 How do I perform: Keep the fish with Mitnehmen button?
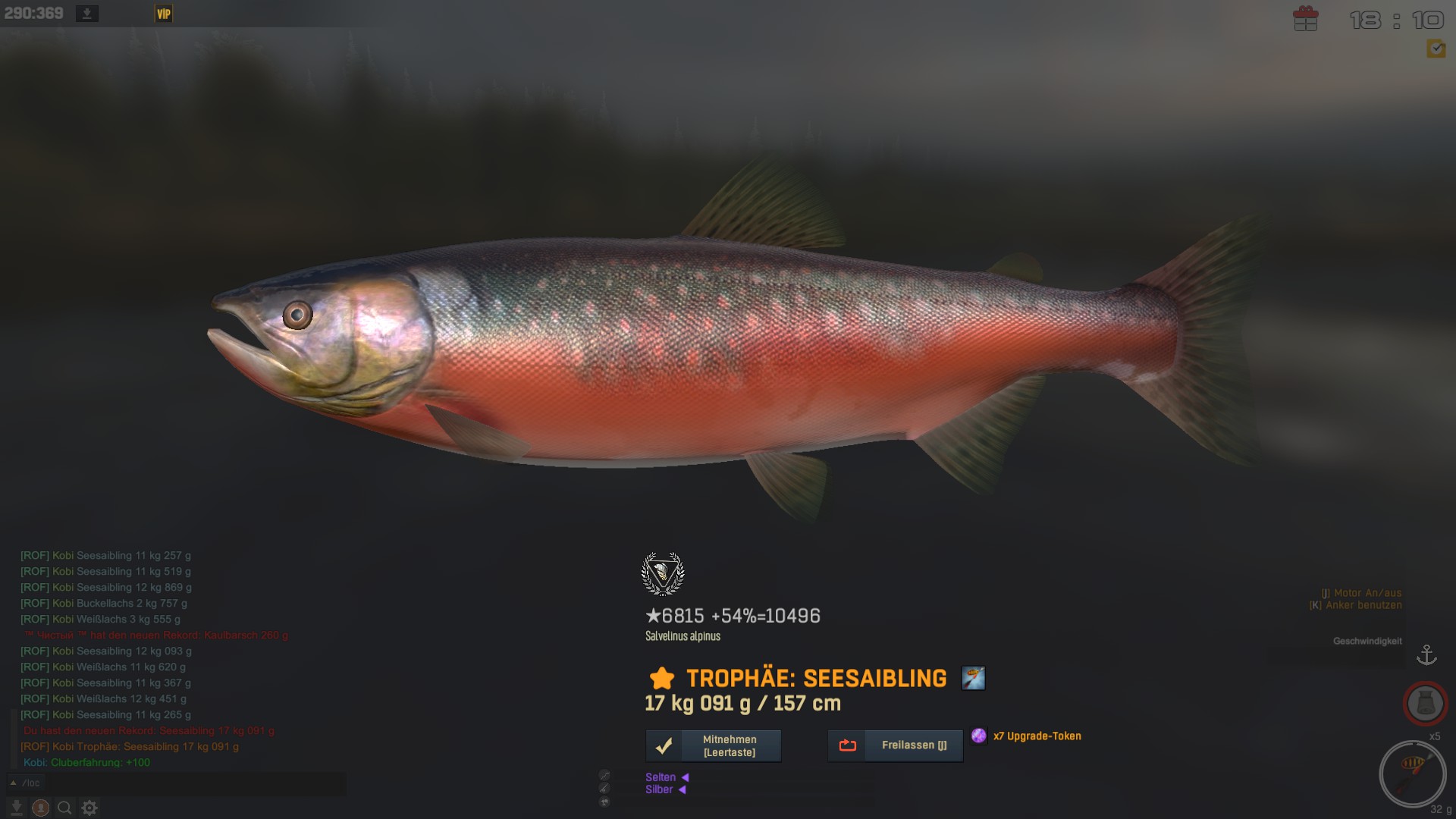click(713, 746)
